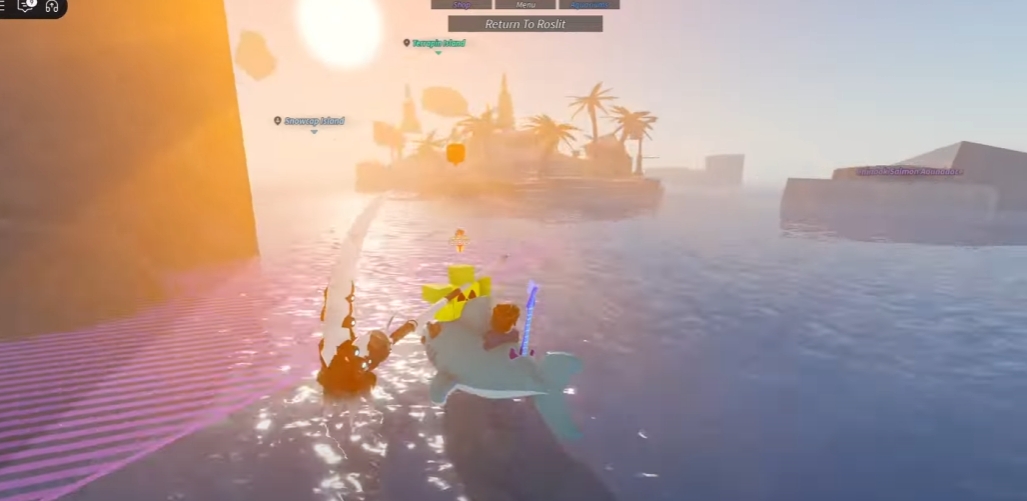The width and height of the screenshot is (1027, 501).
Task: Open the Aquariums panel
Action: [589, 4]
